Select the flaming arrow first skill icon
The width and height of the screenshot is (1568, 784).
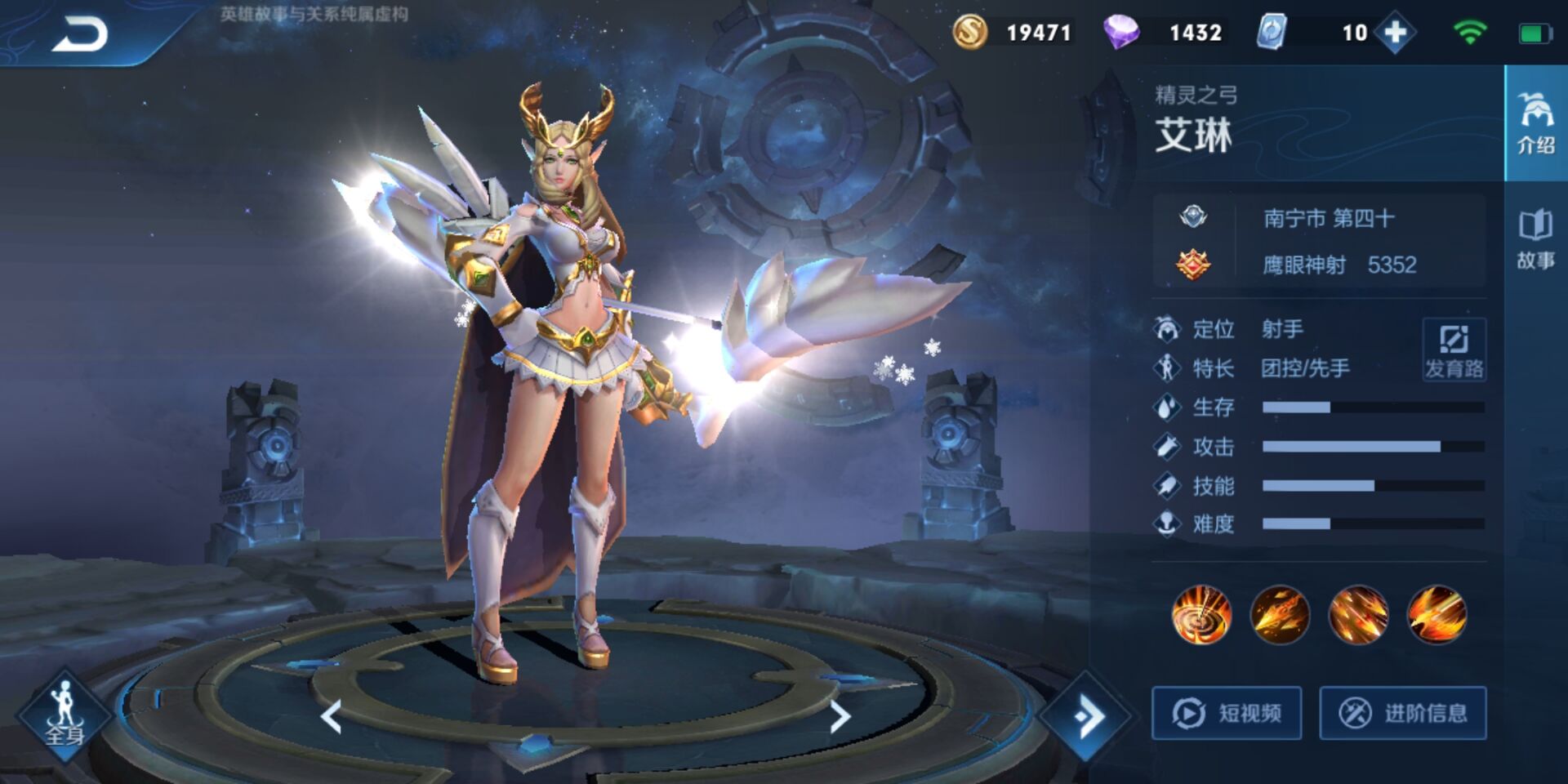click(x=1280, y=615)
